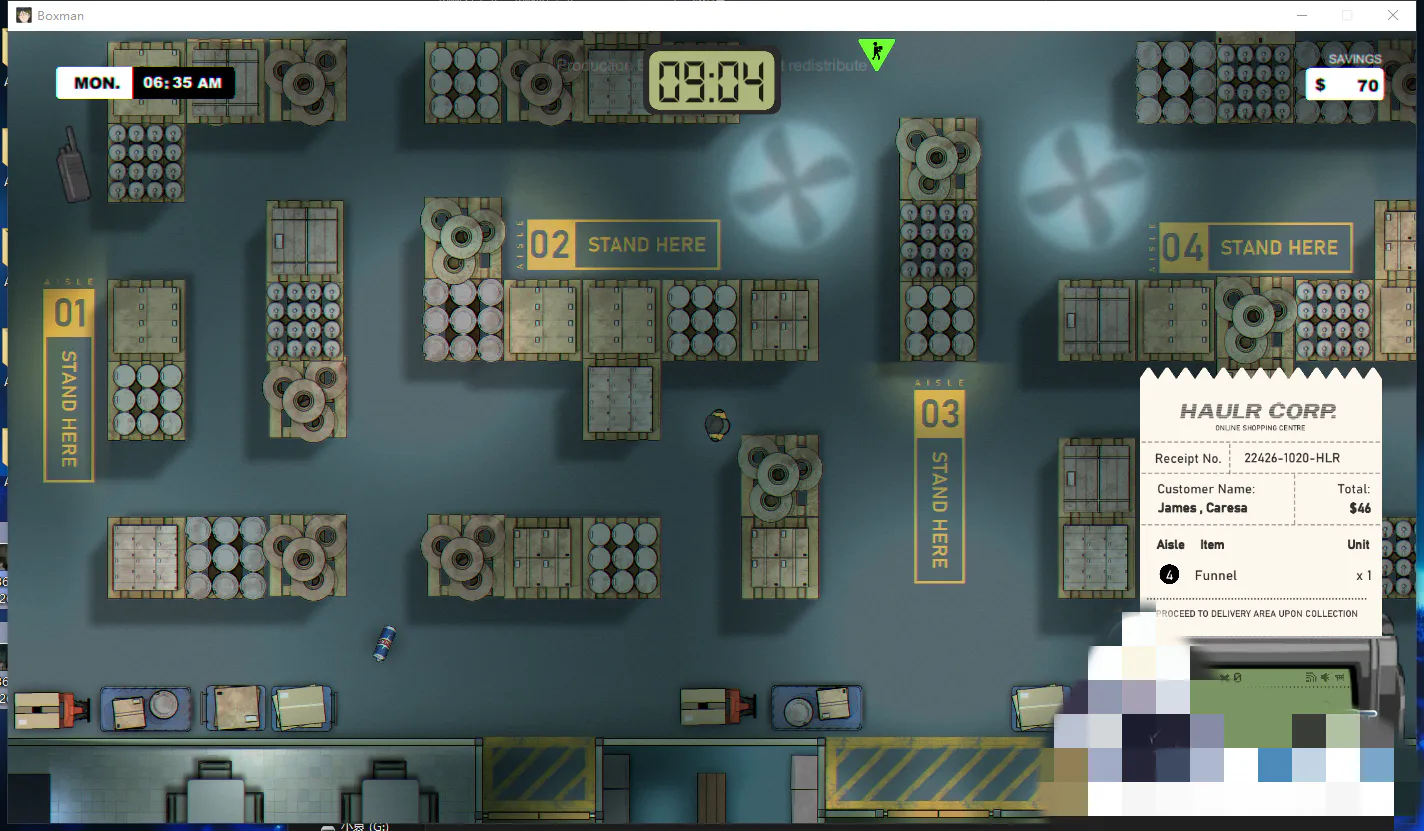The height and width of the screenshot is (831, 1424).
Task: Select the Haulr Corp order receipt
Action: click(1260, 500)
